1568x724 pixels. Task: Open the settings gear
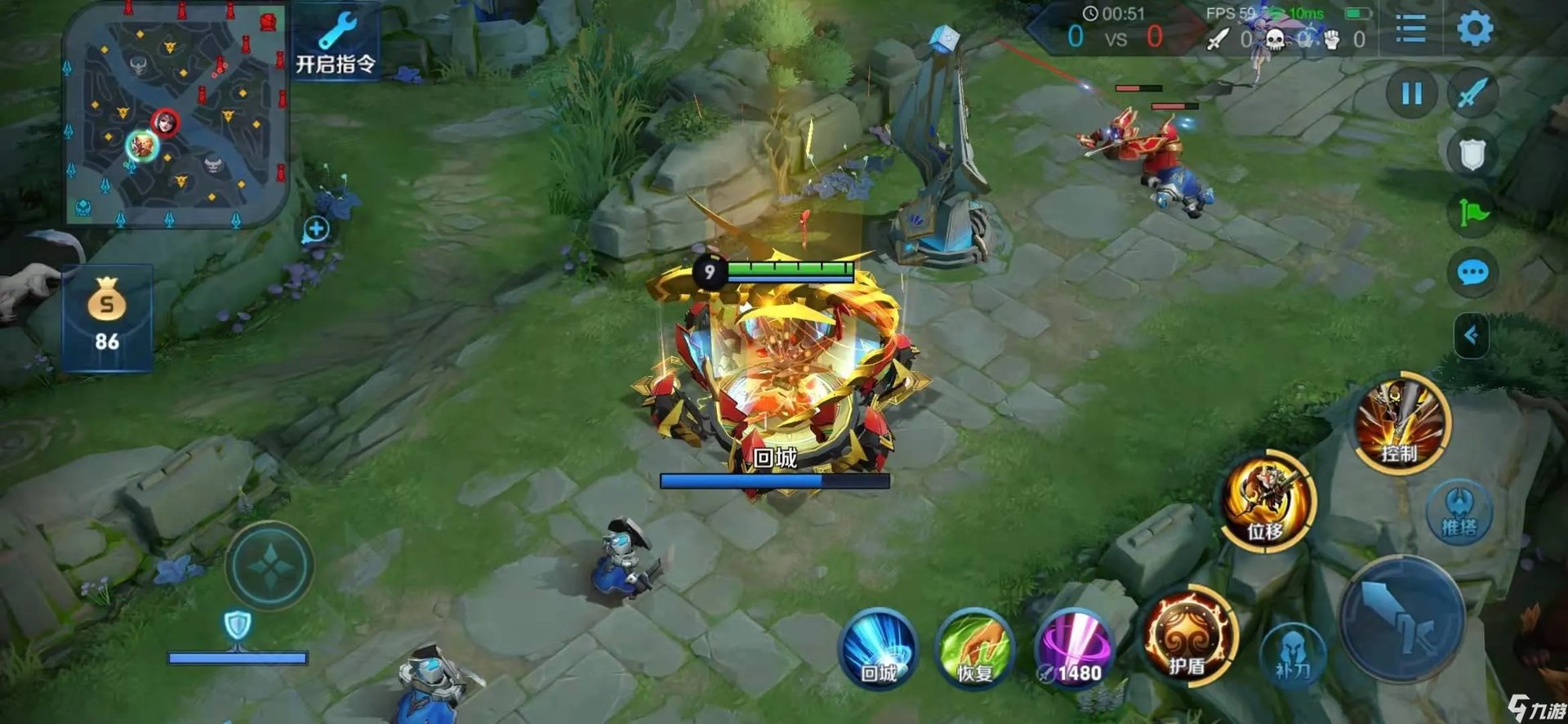coord(1475,29)
